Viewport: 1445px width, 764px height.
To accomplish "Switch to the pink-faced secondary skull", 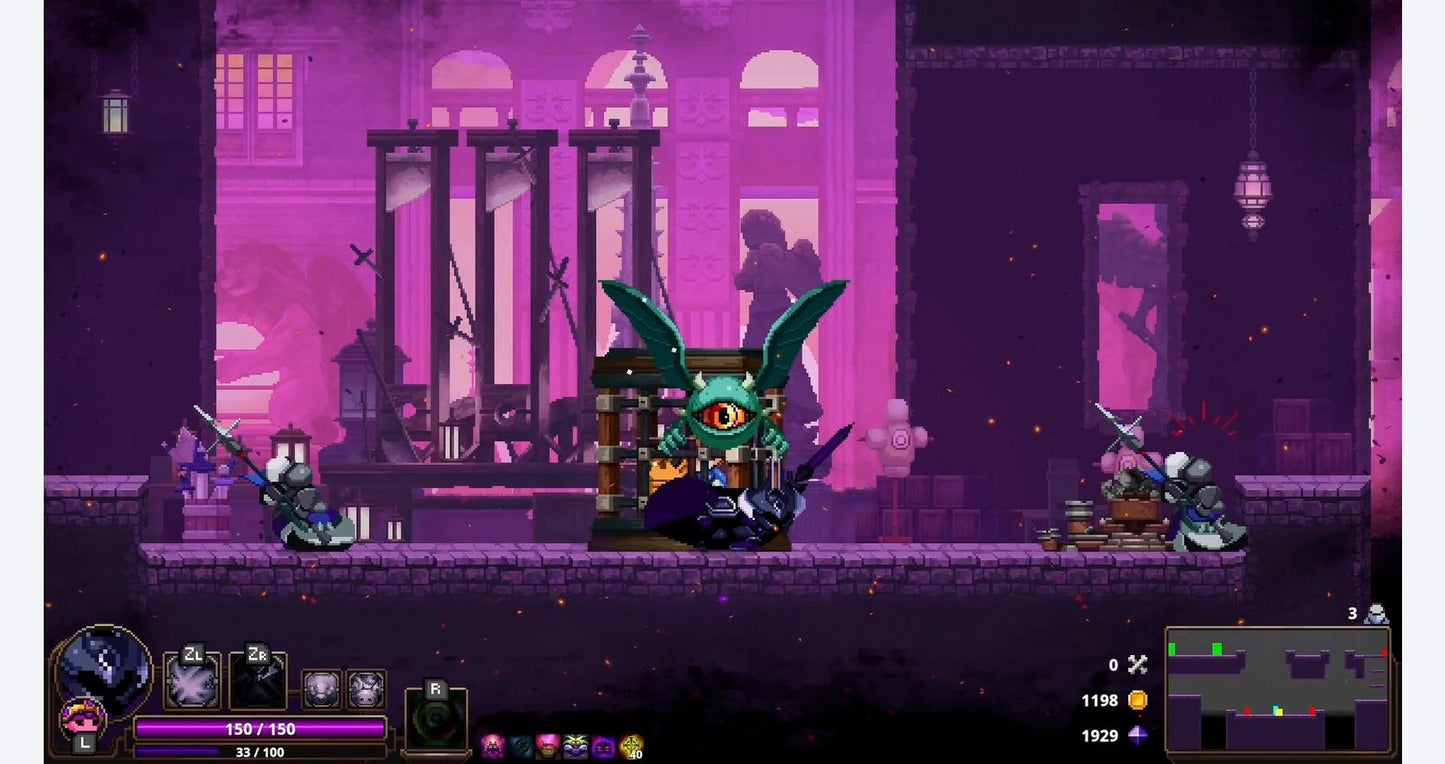I will pyautogui.click(x=81, y=718).
